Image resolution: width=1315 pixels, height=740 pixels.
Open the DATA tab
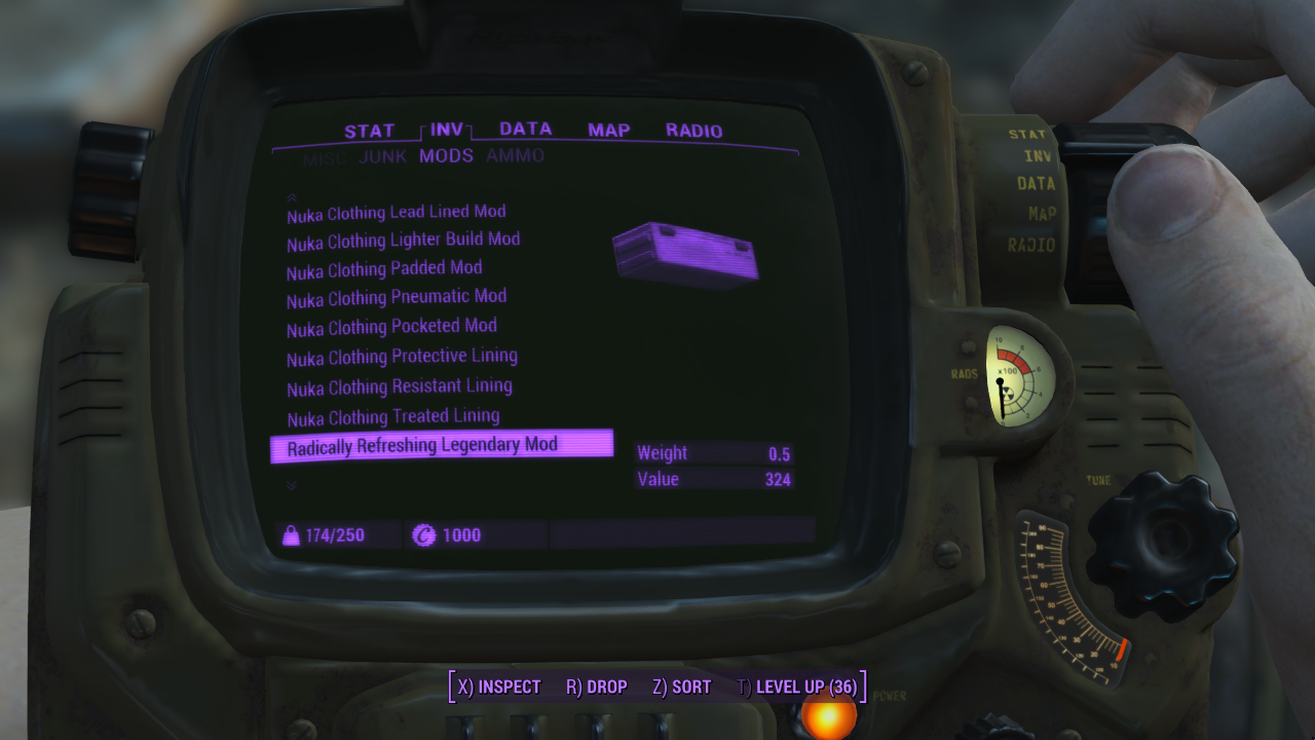525,129
